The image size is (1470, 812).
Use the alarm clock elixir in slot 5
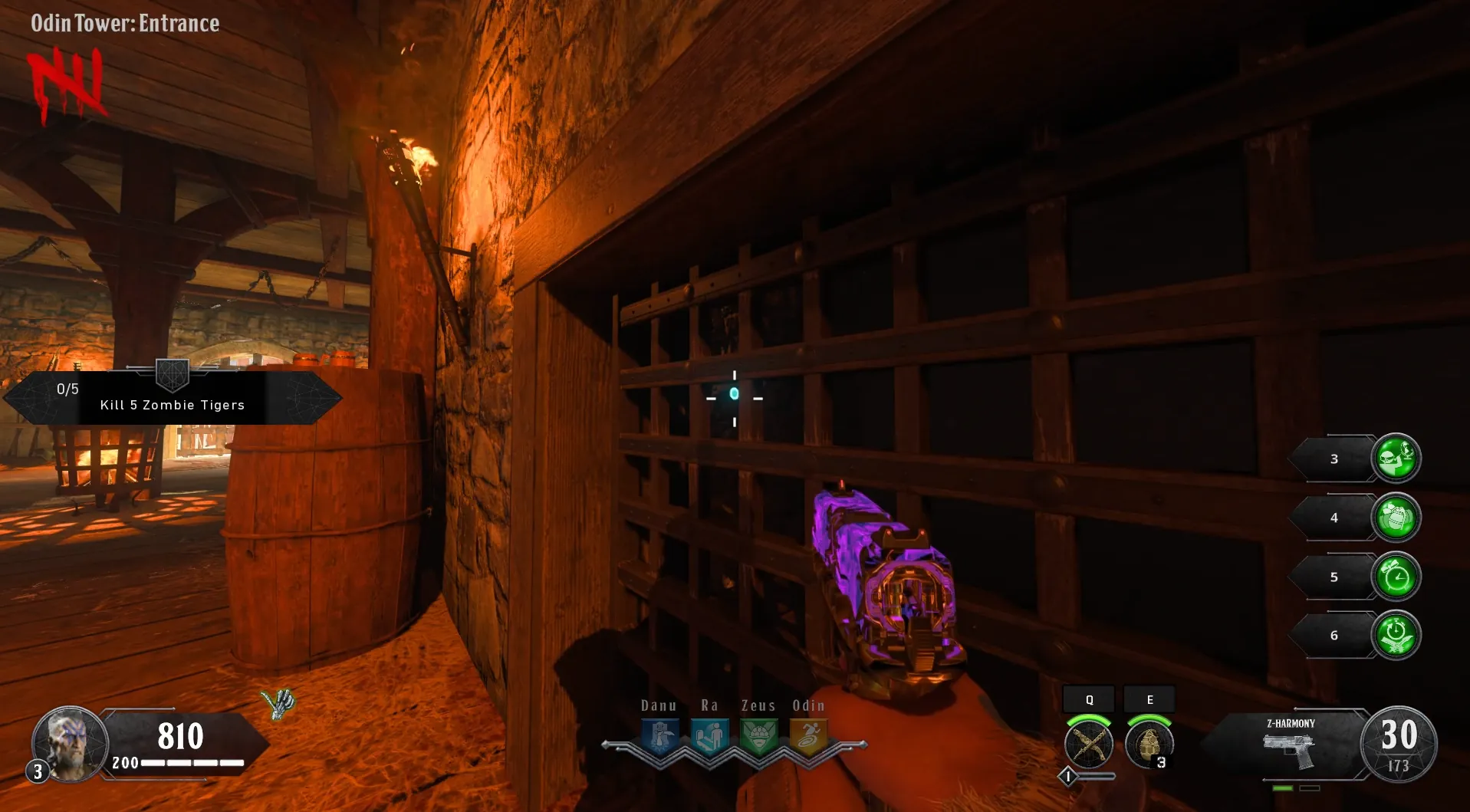1396,577
